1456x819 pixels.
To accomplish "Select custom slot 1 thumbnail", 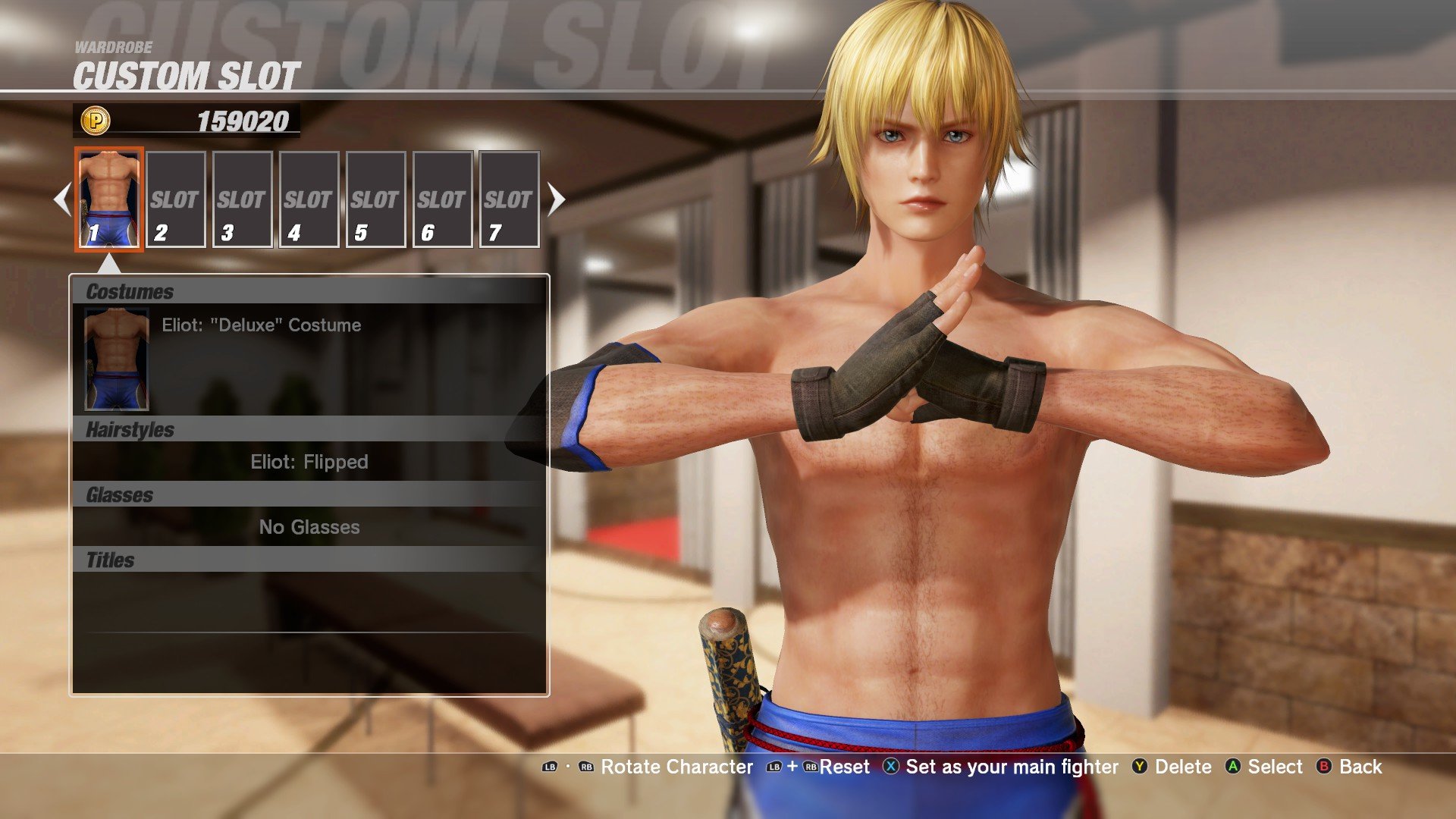I will (x=109, y=199).
